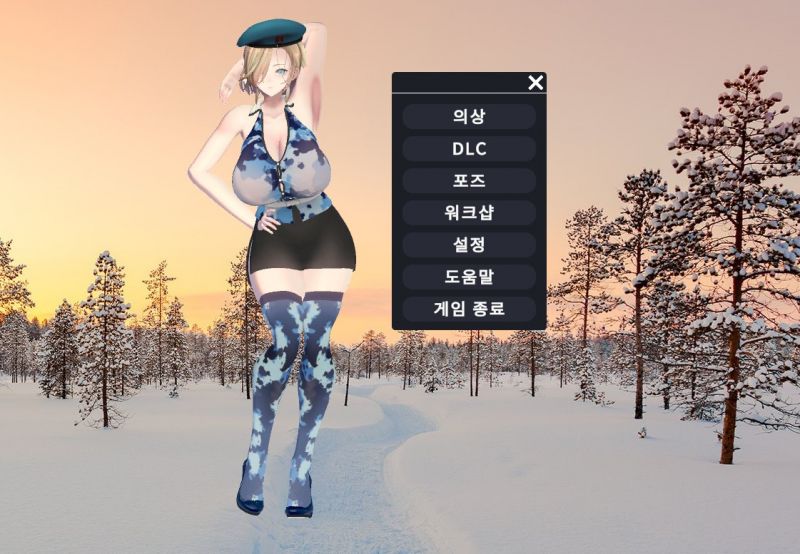Open the 의상 (Costume) menu
800x554 pixels.
point(468,116)
